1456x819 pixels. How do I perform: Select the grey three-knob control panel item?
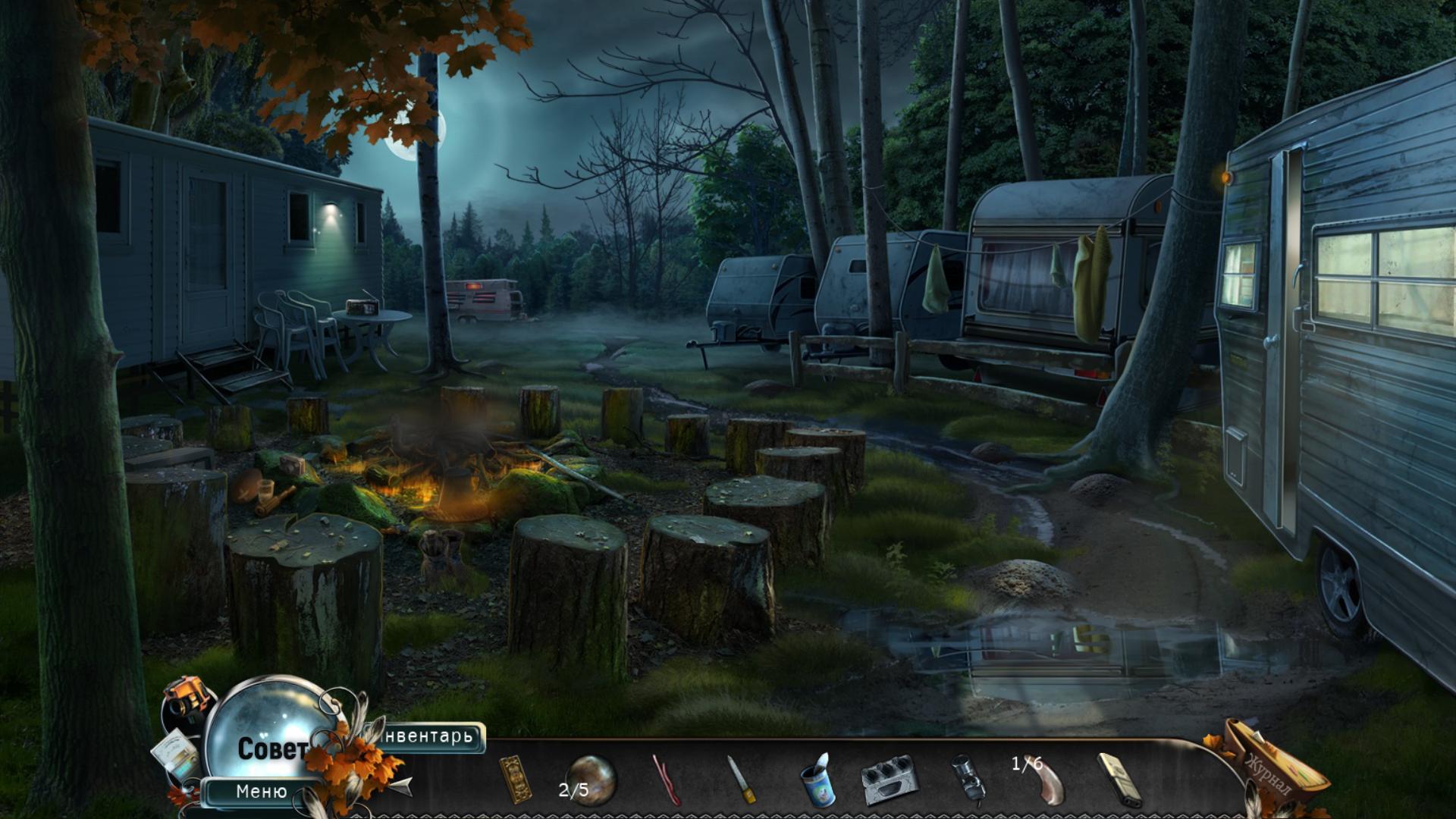click(x=890, y=779)
